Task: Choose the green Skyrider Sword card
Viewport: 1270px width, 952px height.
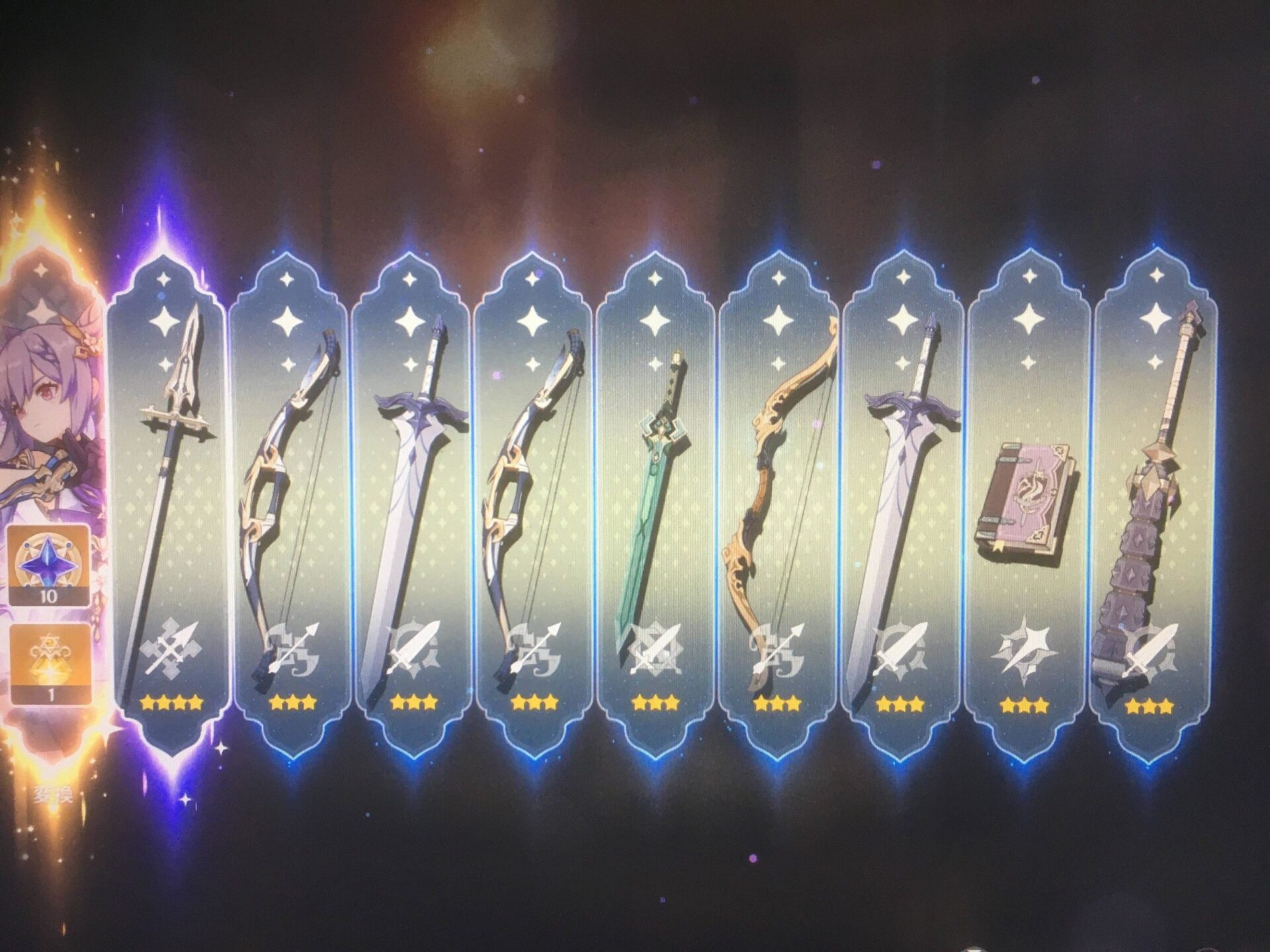Action: (x=655, y=502)
